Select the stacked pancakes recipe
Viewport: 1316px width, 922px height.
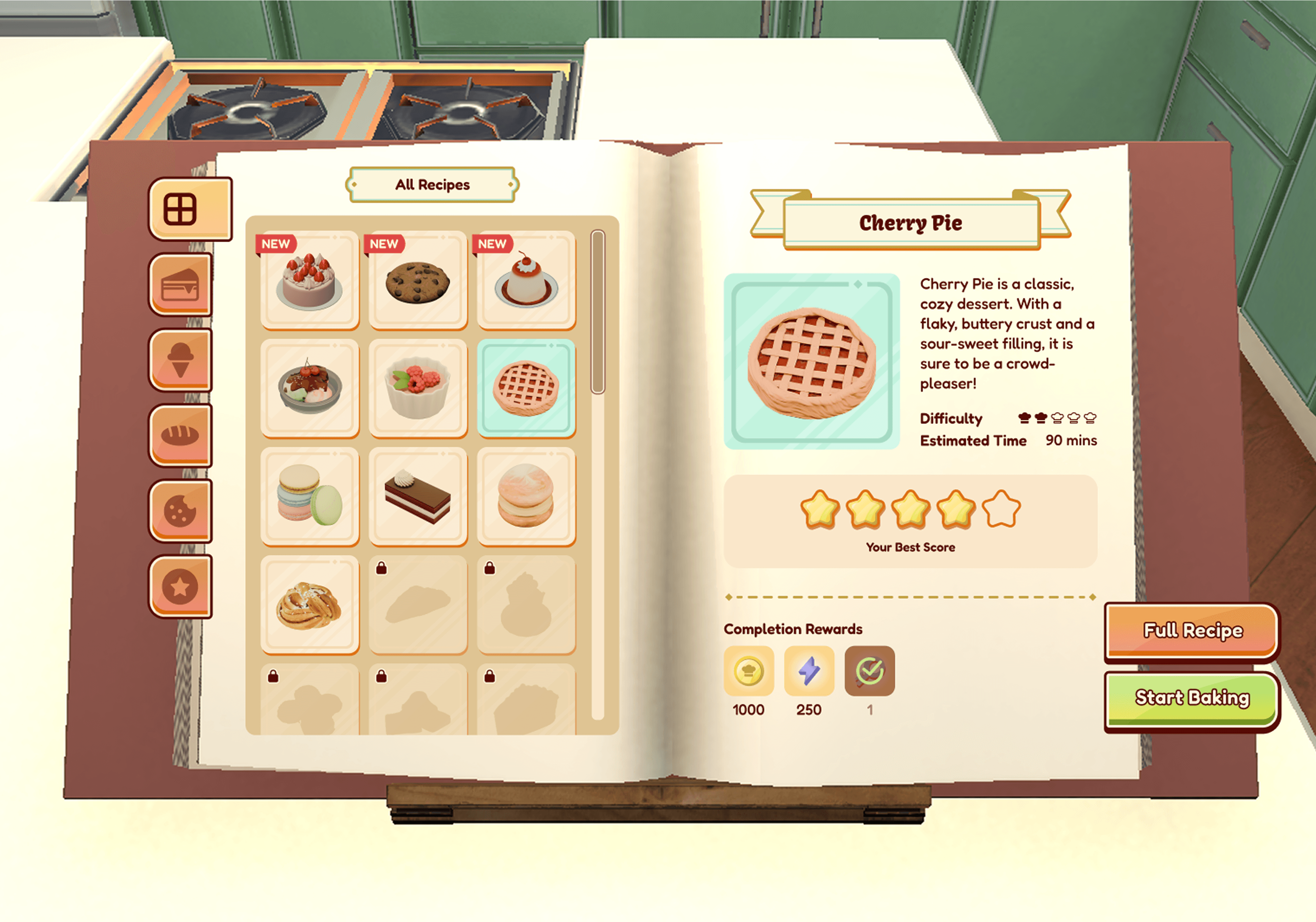[526, 496]
